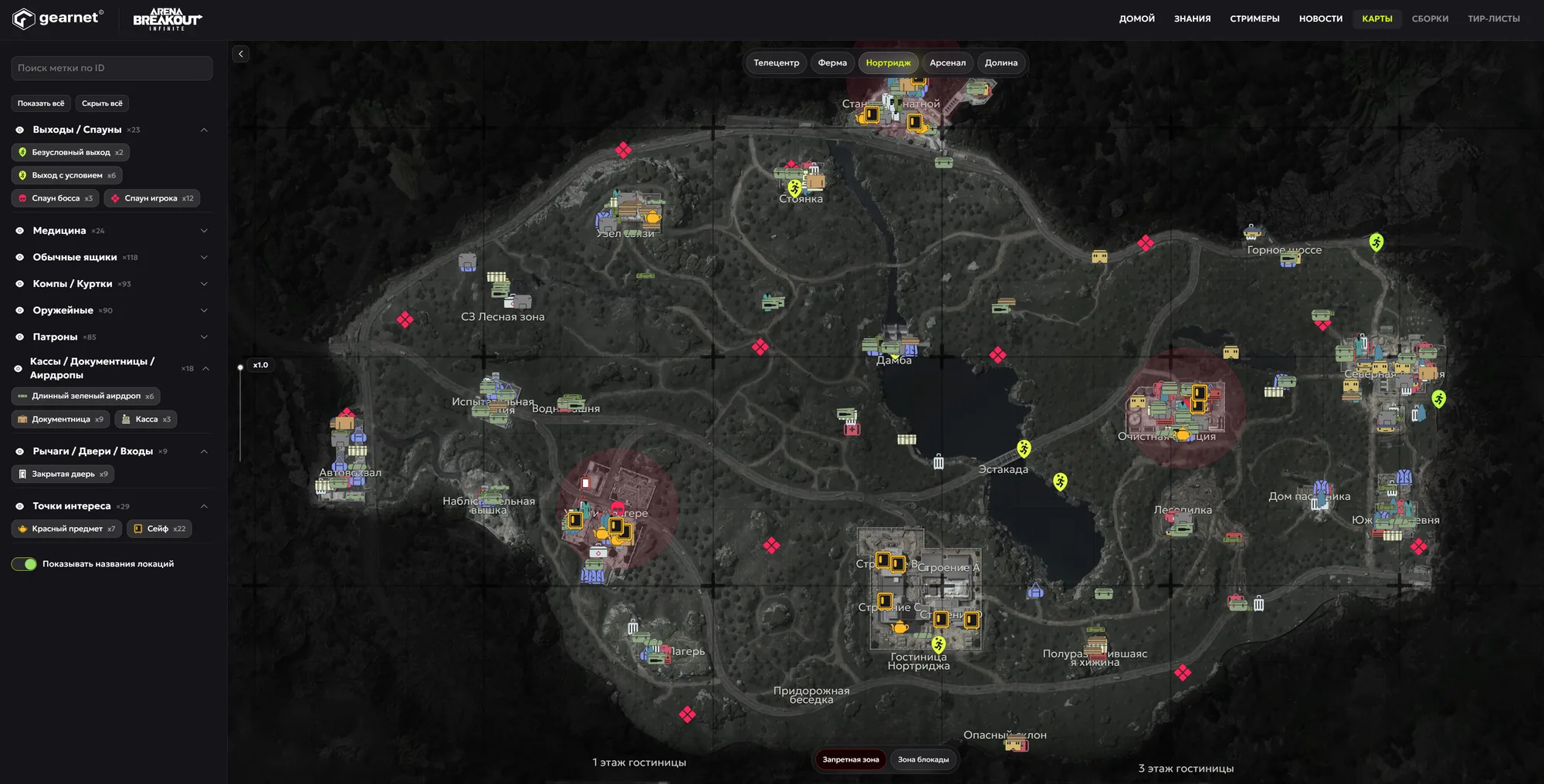Select the Ферма map tab
The image size is (1544, 784).
tap(832, 63)
